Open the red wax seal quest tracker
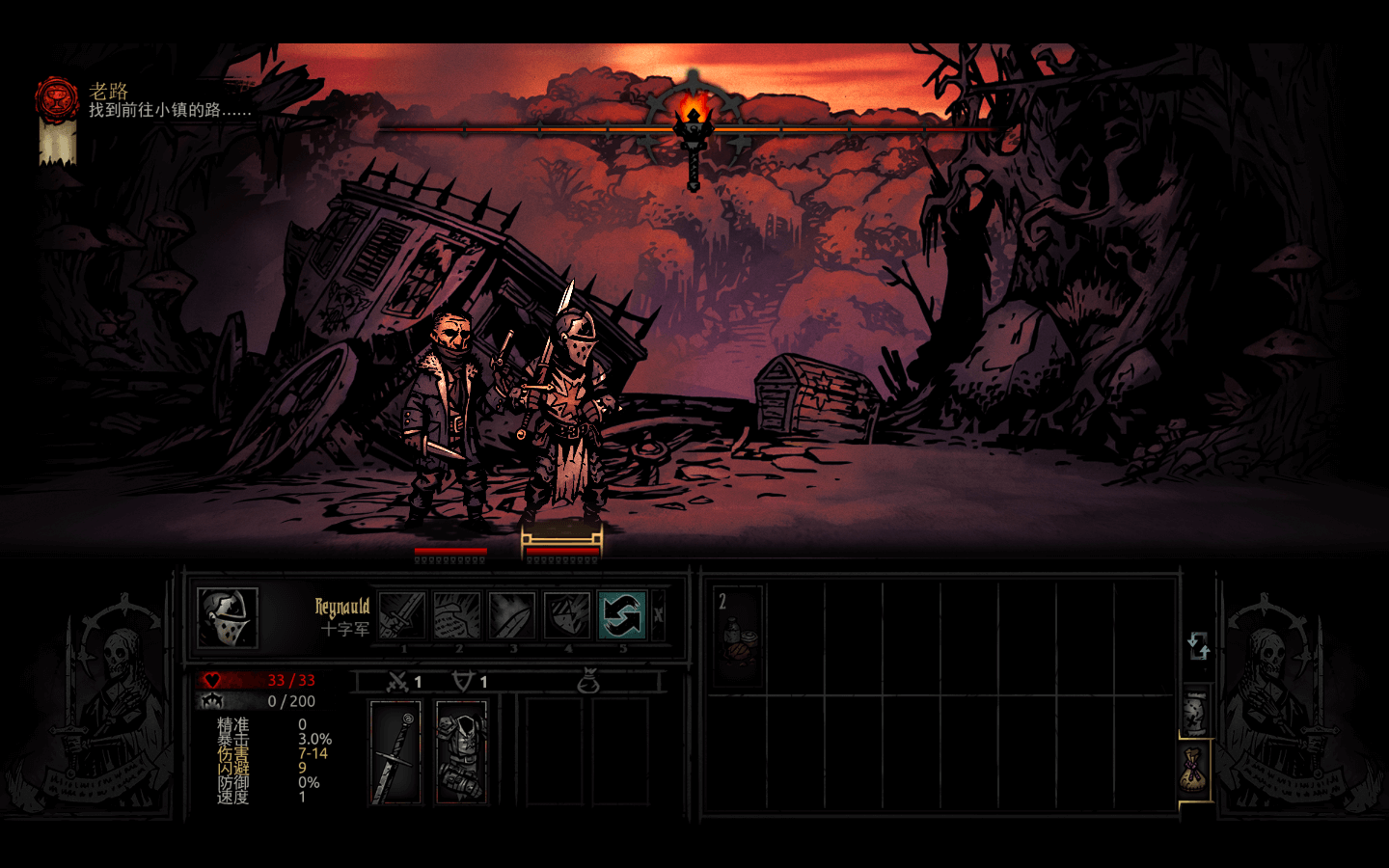This screenshot has width=1389, height=868. coord(57,100)
